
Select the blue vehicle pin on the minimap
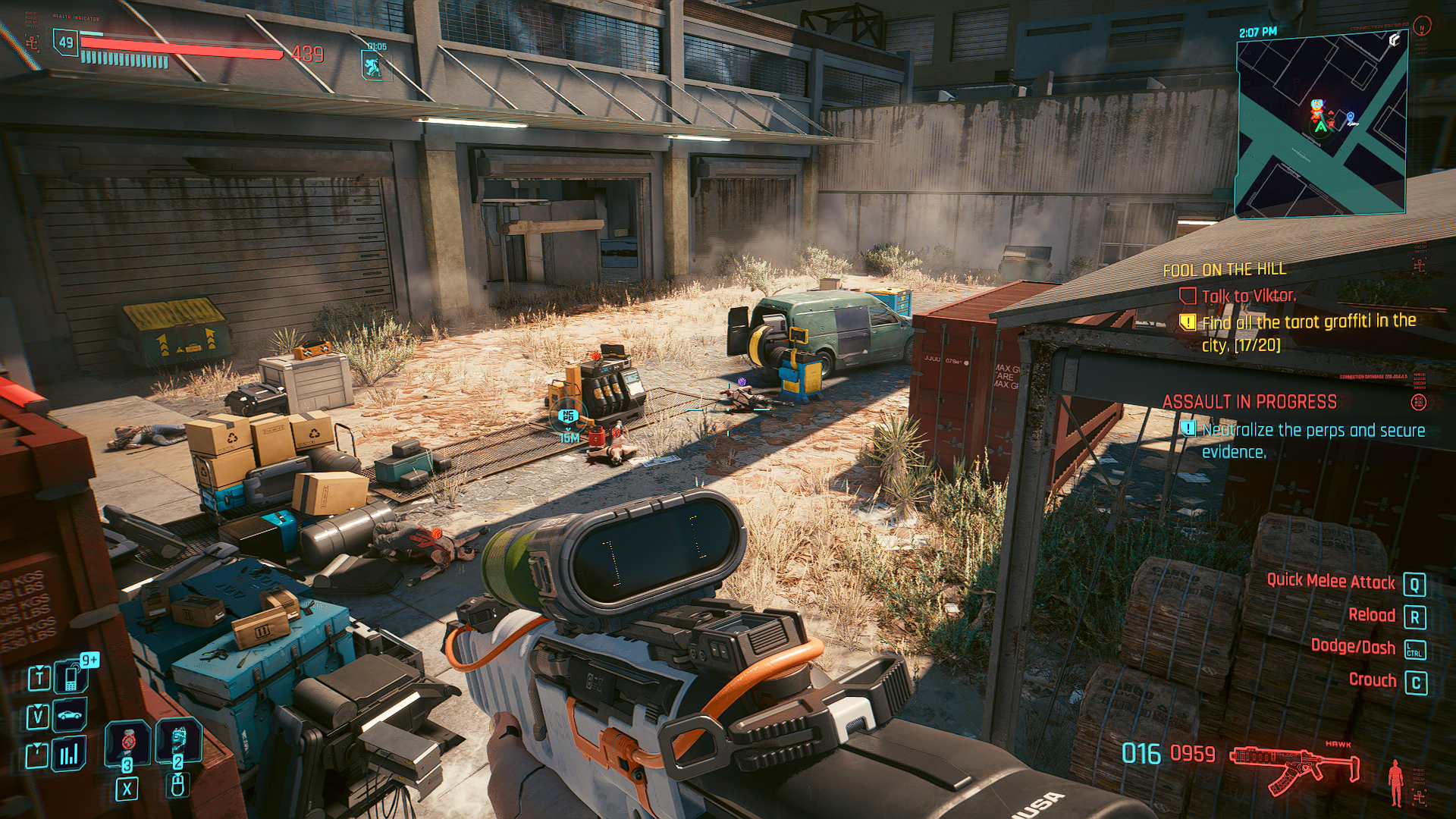pyautogui.click(x=1351, y=118)
